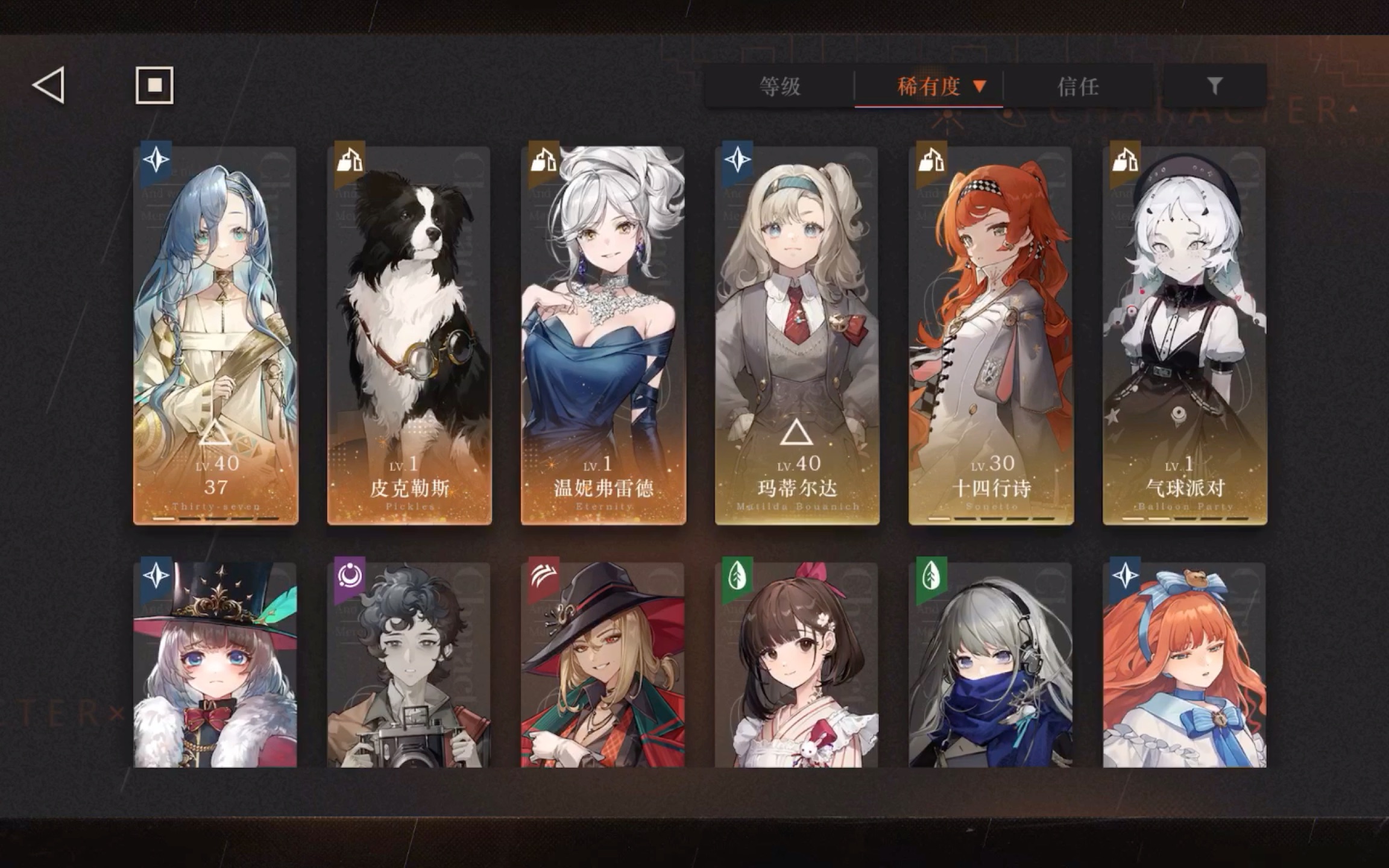The height and width of the screenshot is (868, 1389).
Task: Choose the curly-haired man holding a camera
Action: tap(409, 665)
